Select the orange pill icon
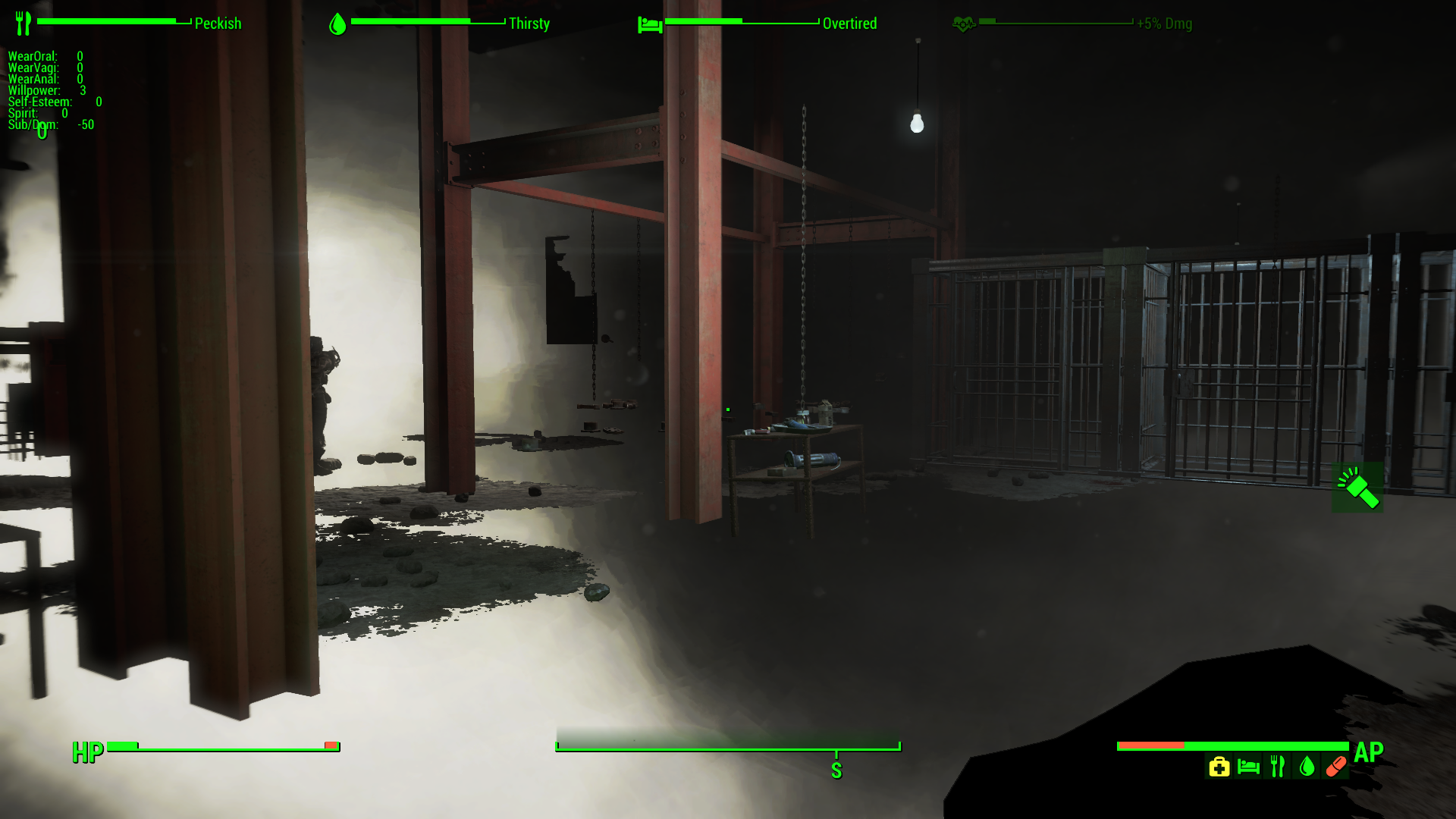 point(1335,767)
